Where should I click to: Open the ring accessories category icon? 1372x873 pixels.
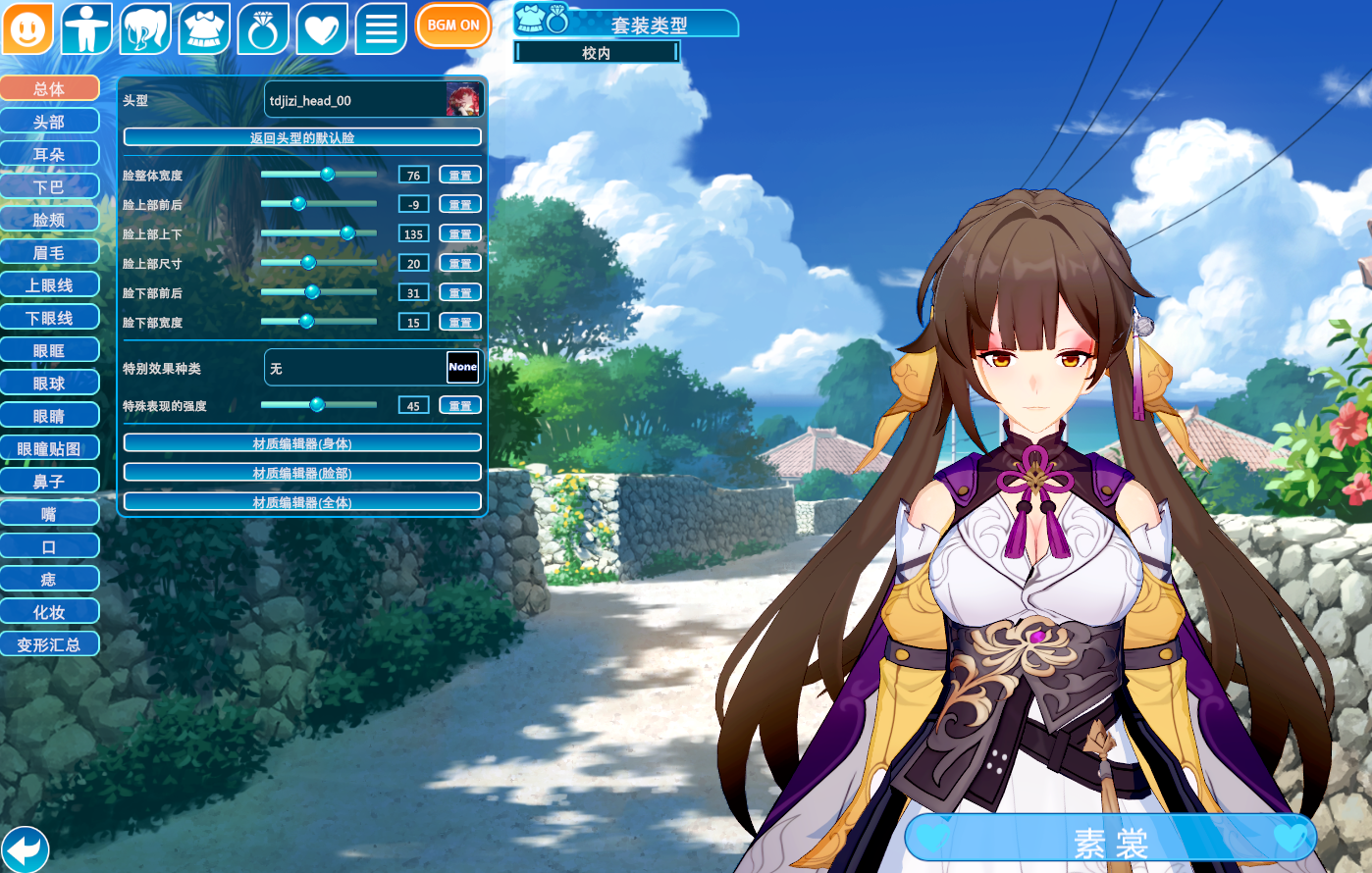(x=263, y=27)
